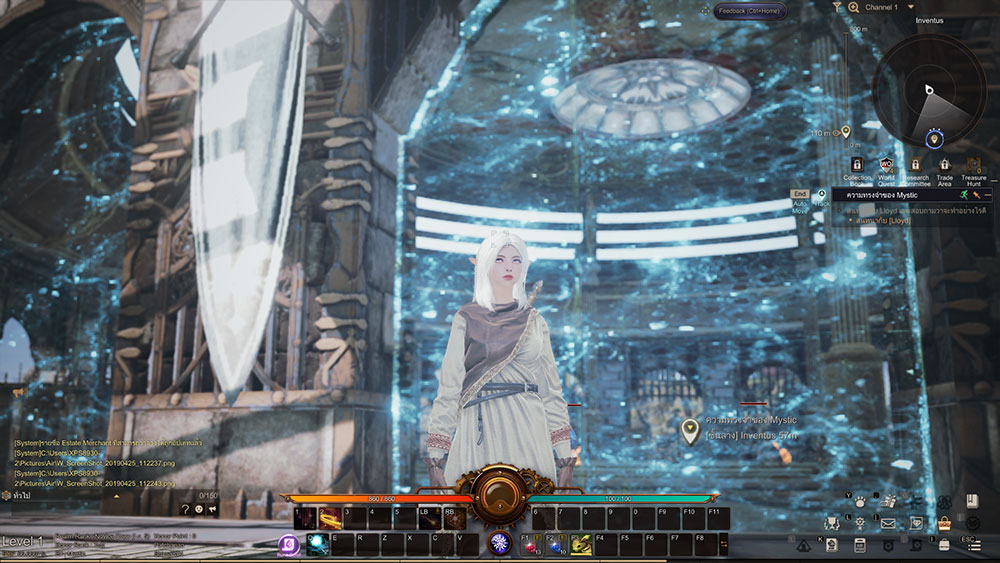Use the red potion in slot F1
This screenshot has height=563, width=1000.
531,546
